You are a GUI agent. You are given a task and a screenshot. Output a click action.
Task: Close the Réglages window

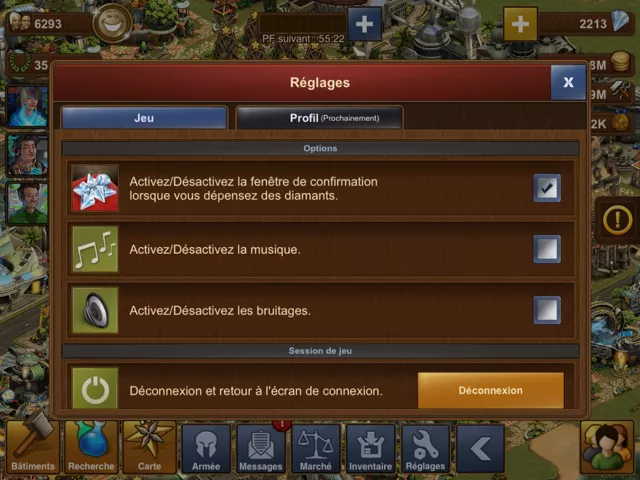[x=568, y=83]
